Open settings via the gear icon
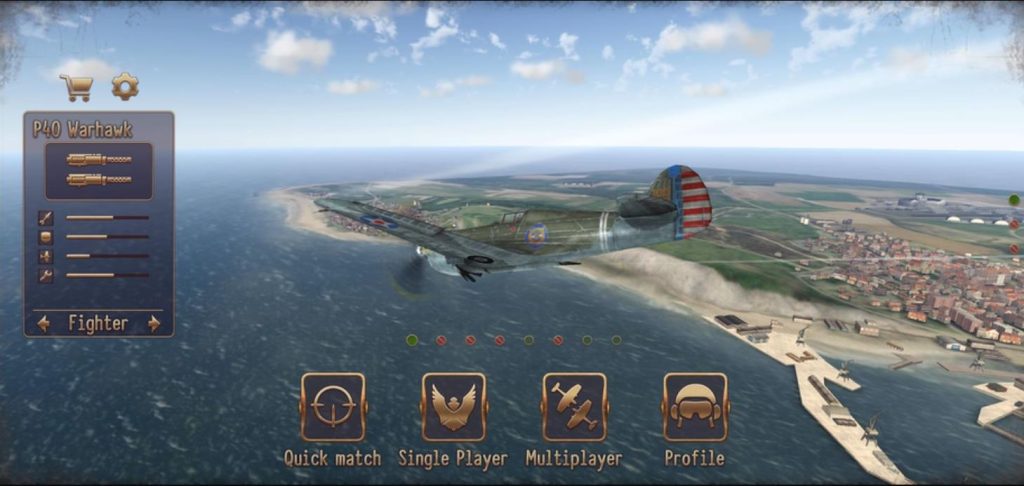Image resolution: width=1024 pixels, height=486 pixels. pos(125,86)
